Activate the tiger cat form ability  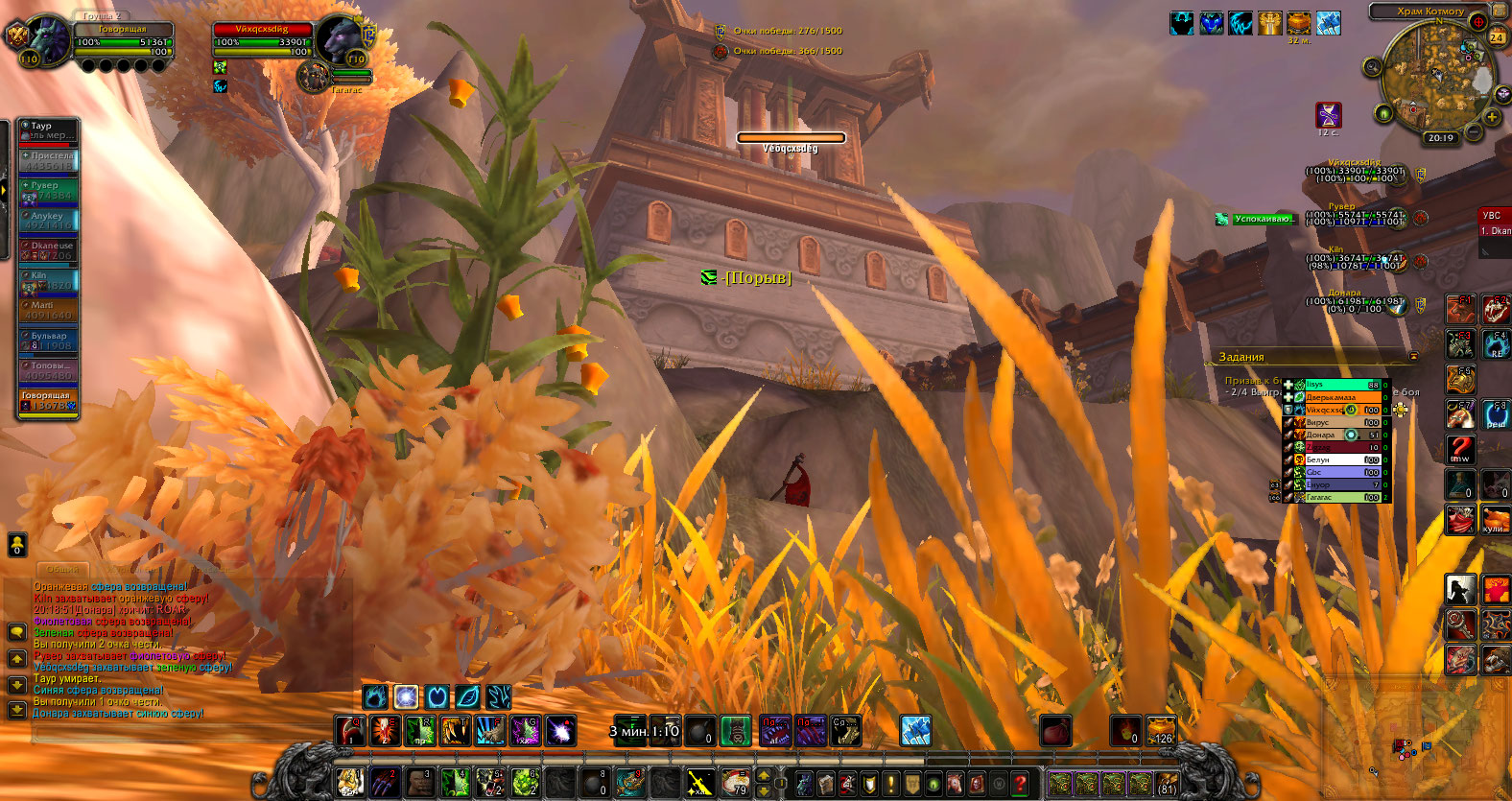(x=349, y=783)
